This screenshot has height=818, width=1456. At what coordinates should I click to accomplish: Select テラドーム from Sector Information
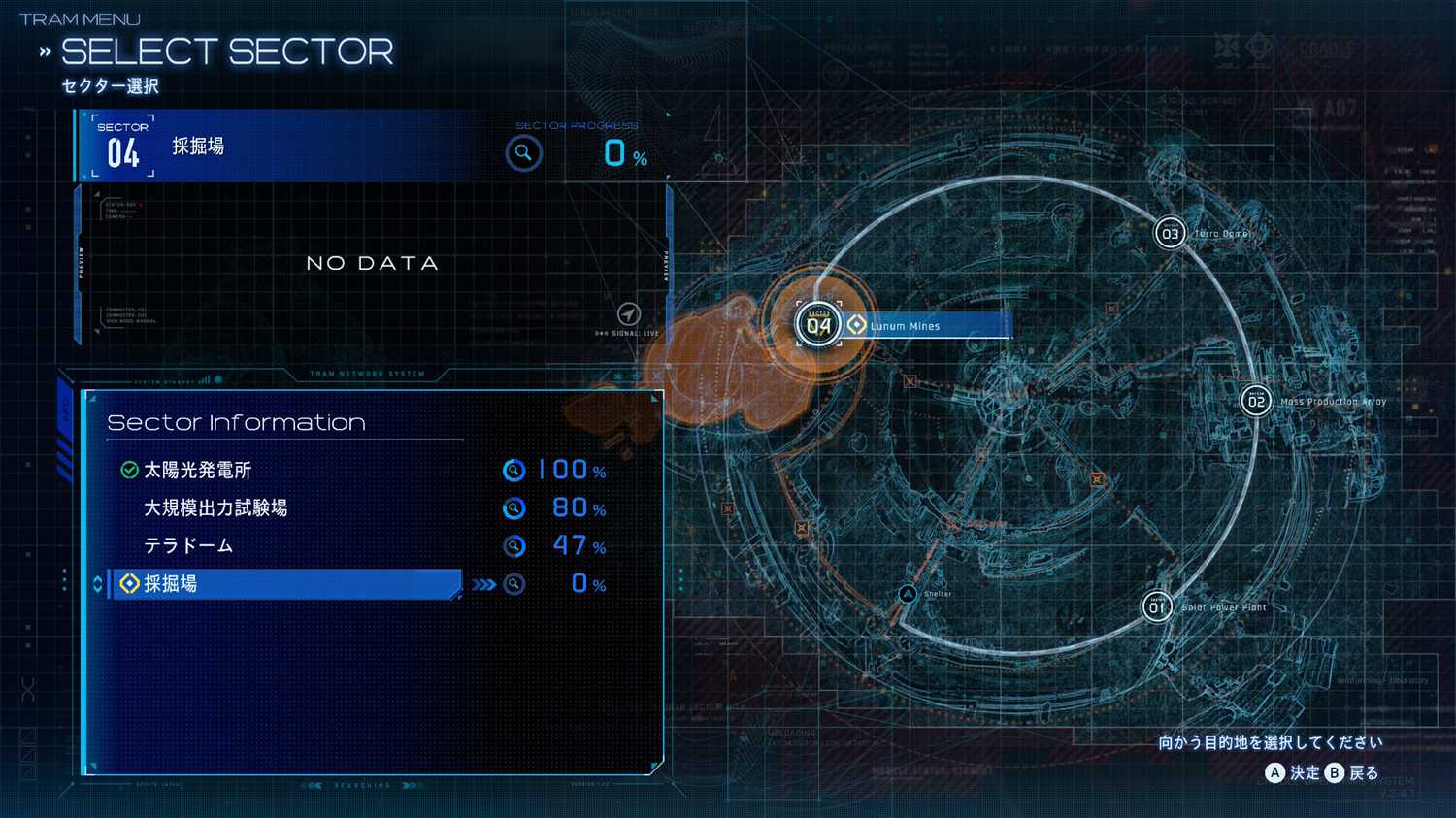coord(188,546)
